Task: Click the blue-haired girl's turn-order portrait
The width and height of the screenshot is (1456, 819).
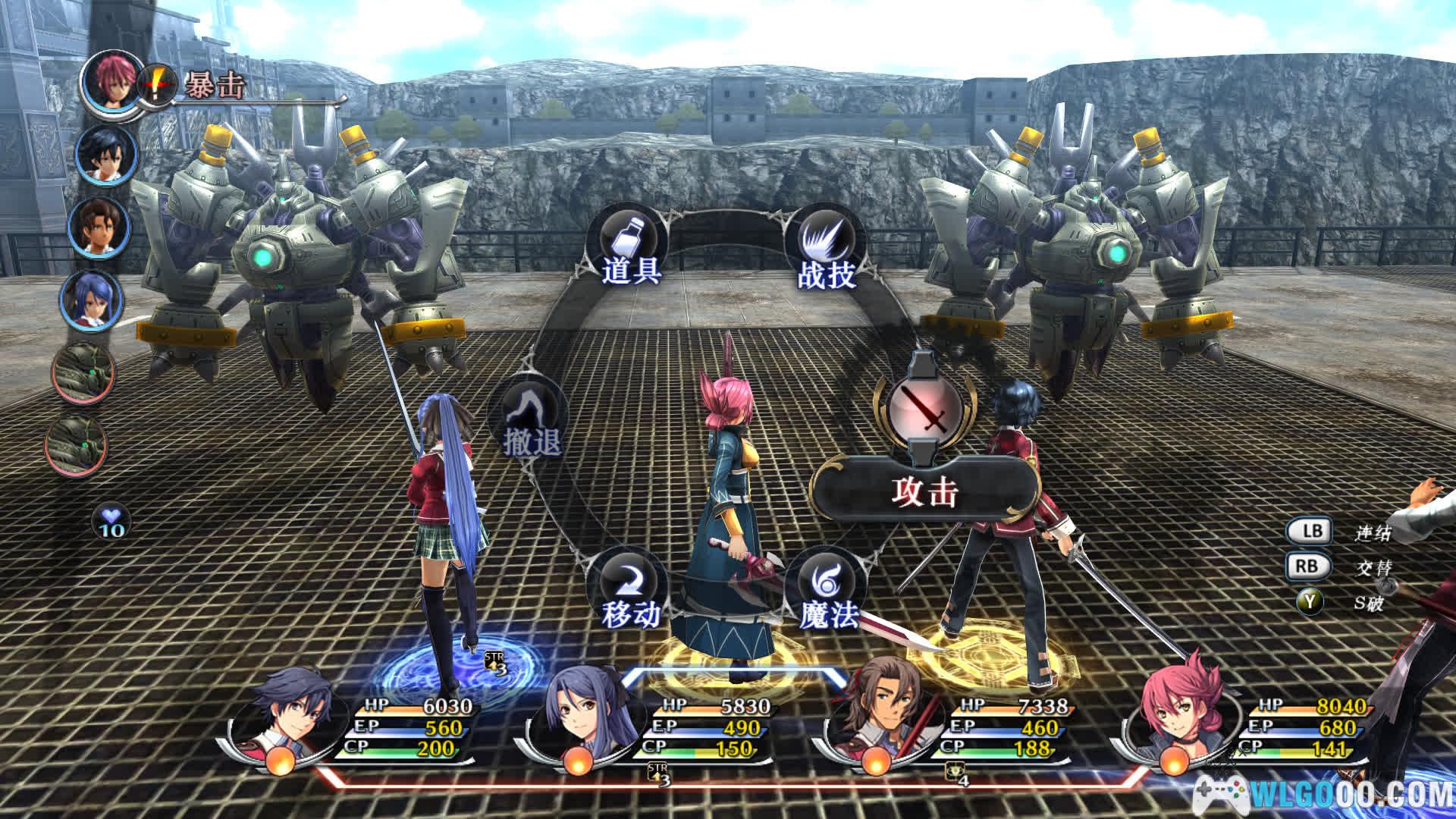Action: tap(93, 300)
